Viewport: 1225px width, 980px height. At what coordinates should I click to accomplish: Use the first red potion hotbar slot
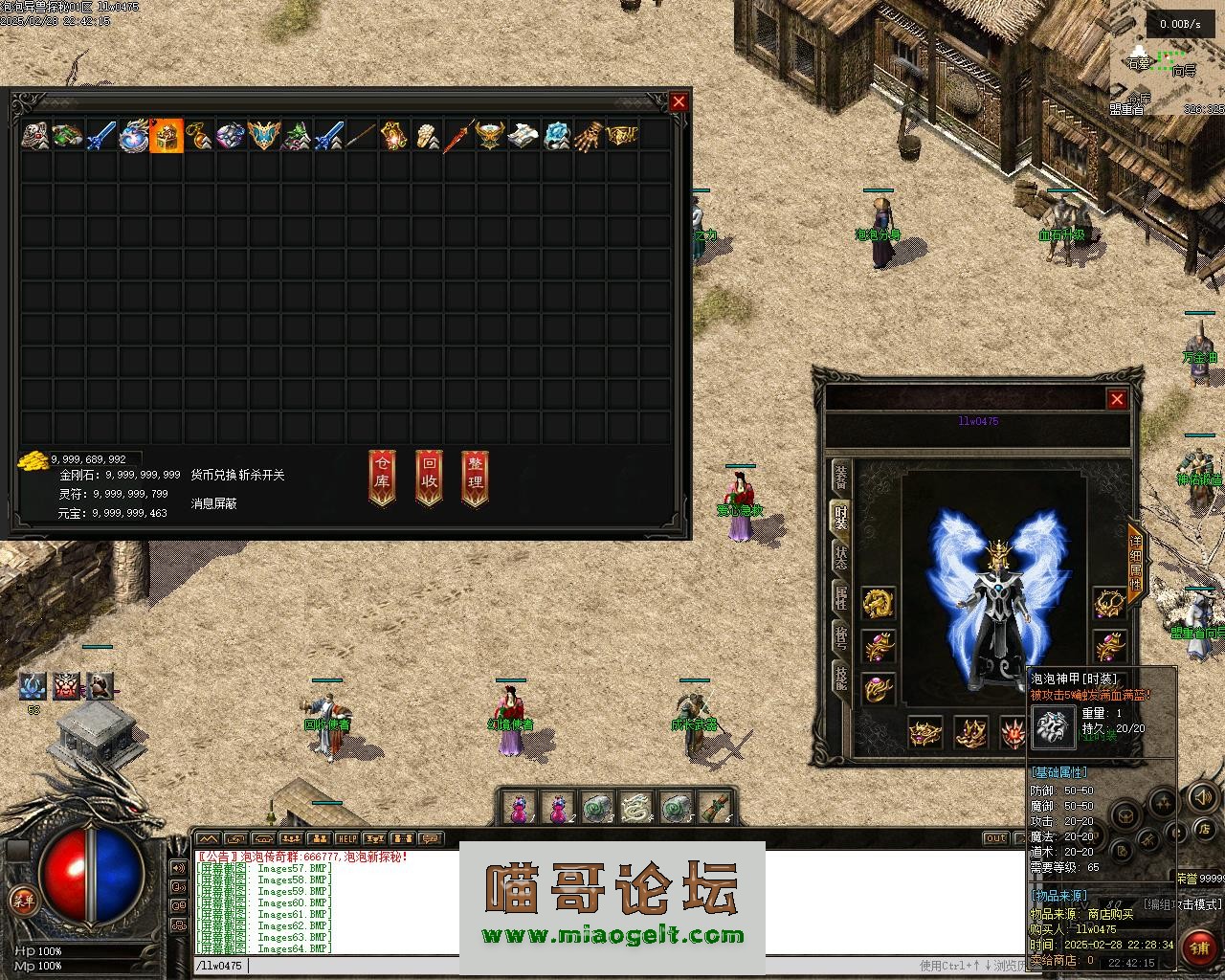click(x=519, y=809)
